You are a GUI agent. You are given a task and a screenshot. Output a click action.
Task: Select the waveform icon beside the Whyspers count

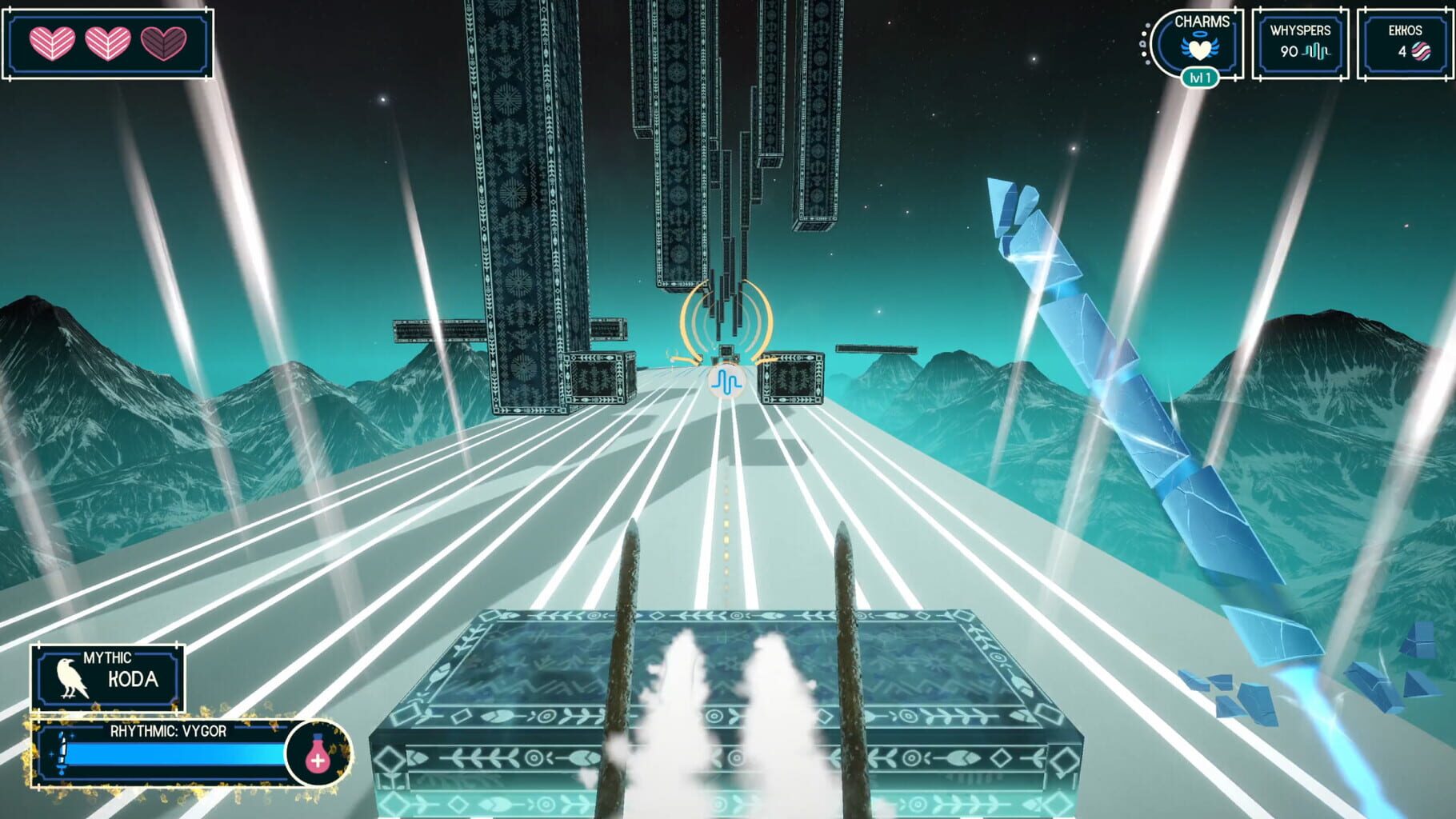coord(1318,50)
